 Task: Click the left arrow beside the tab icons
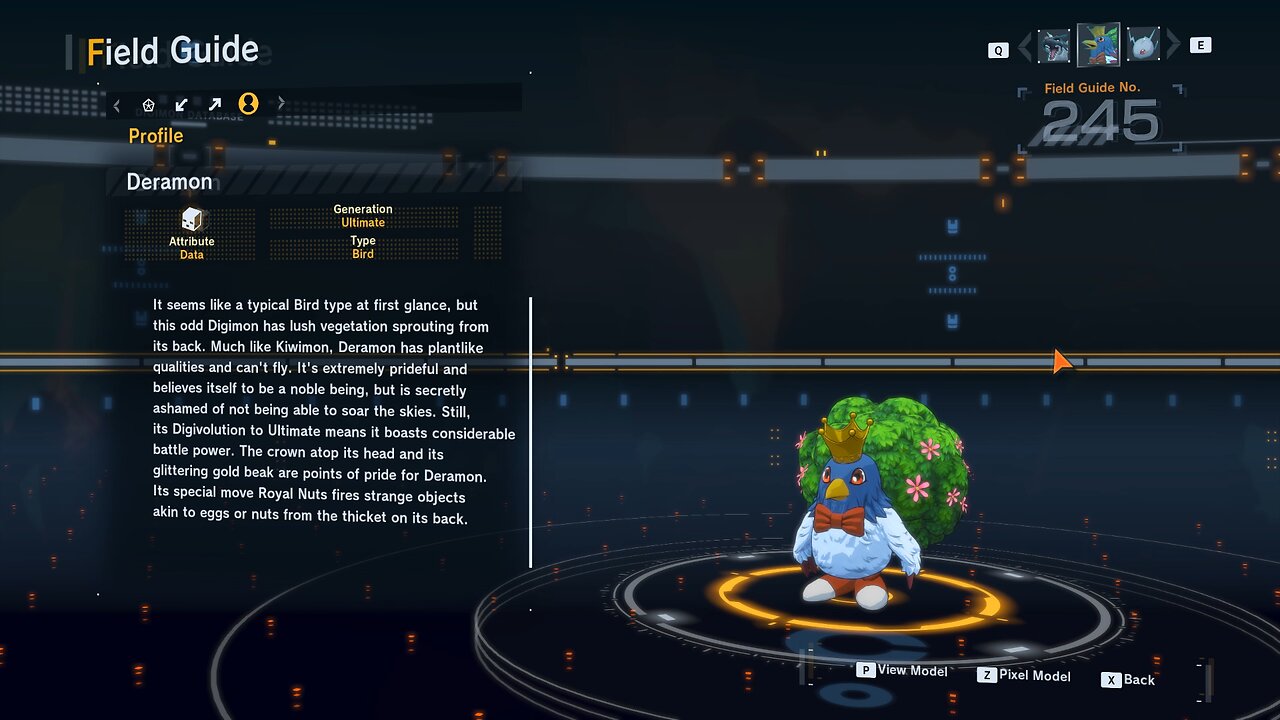coord(117,104)
